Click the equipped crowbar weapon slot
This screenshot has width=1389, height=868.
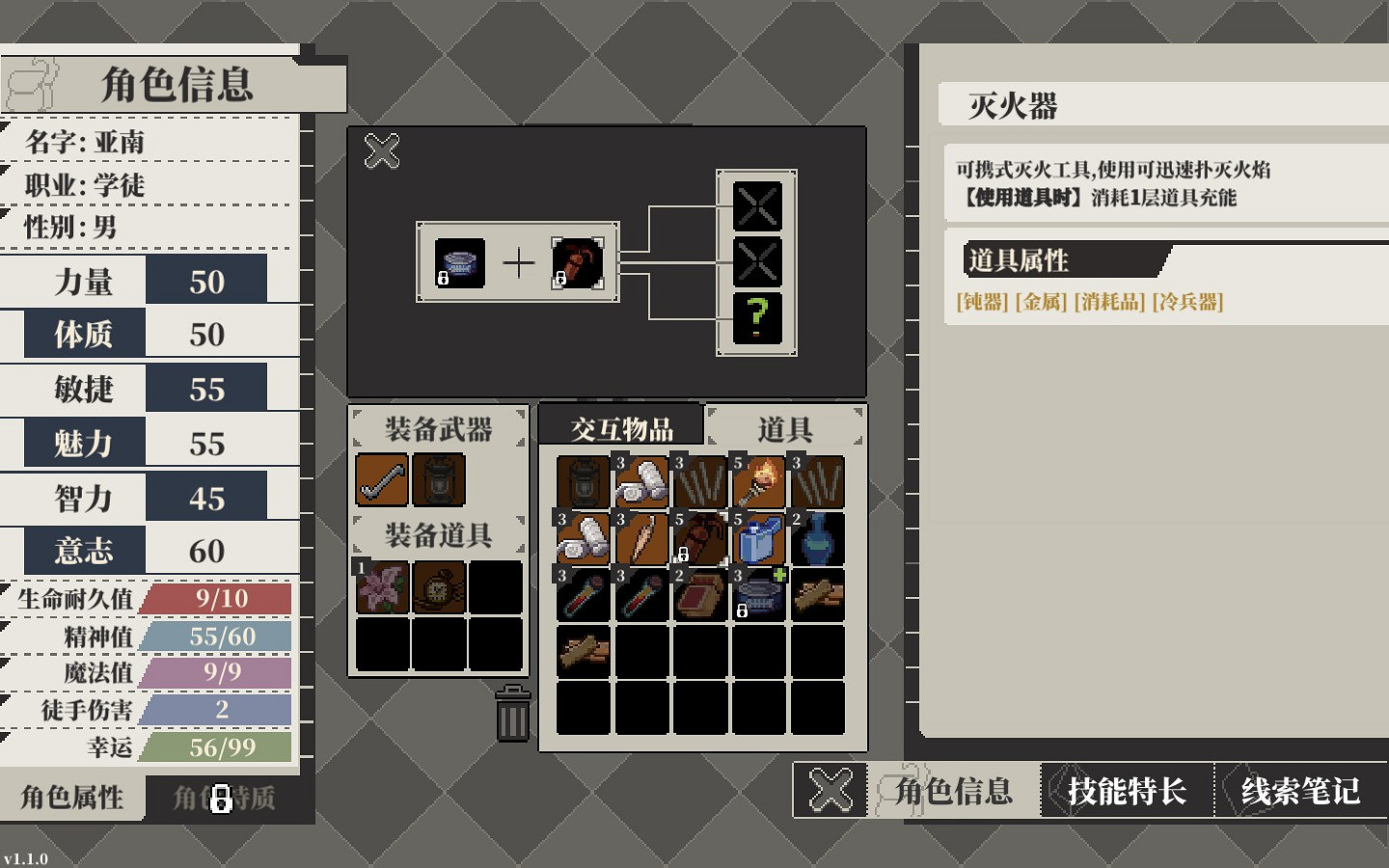click(x=383, y=478)
